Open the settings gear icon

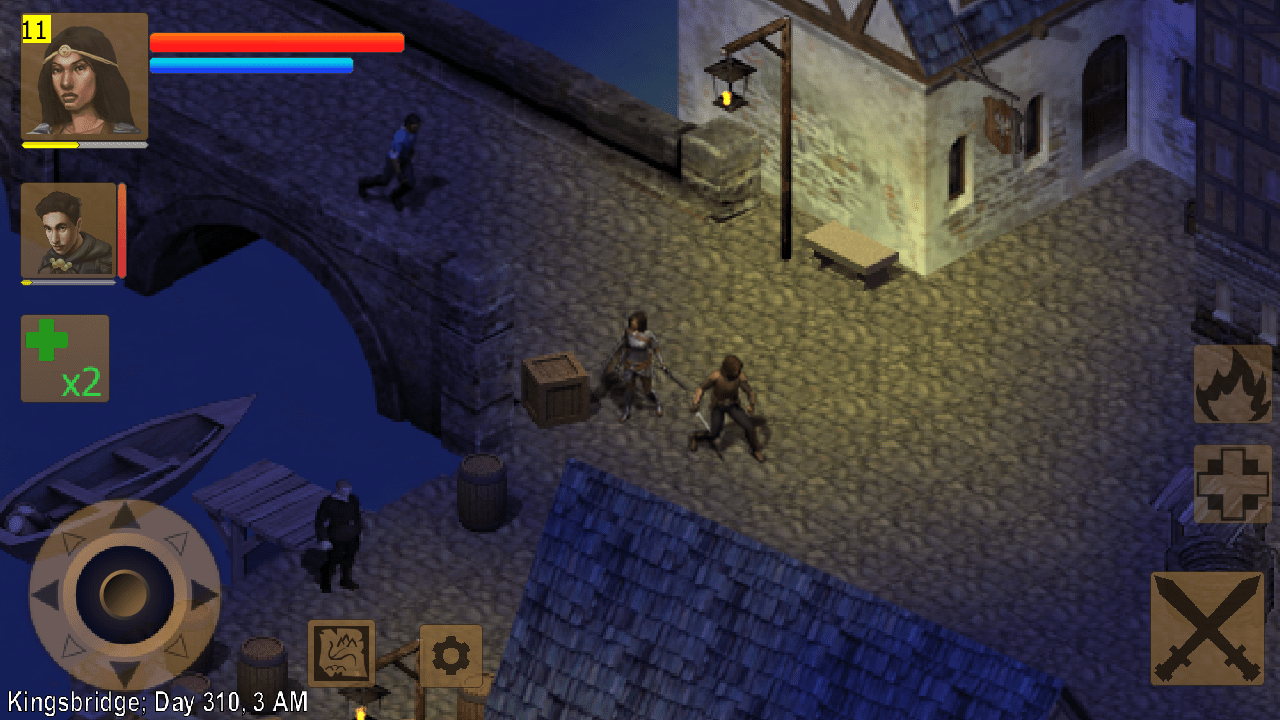point(451,656)
